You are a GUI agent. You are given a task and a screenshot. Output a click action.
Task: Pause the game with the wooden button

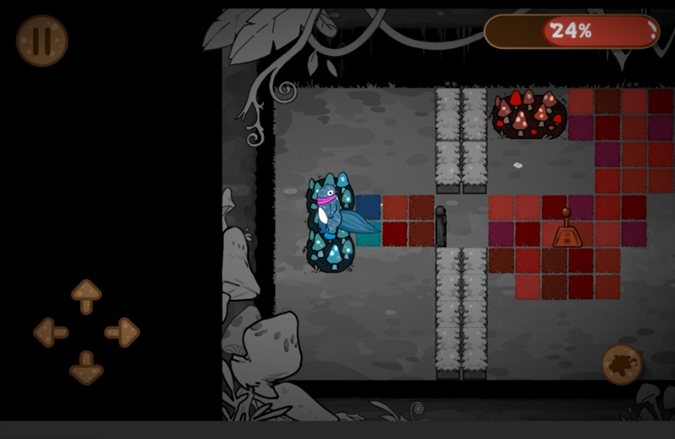pyautogui.click(x=42, y=40)
